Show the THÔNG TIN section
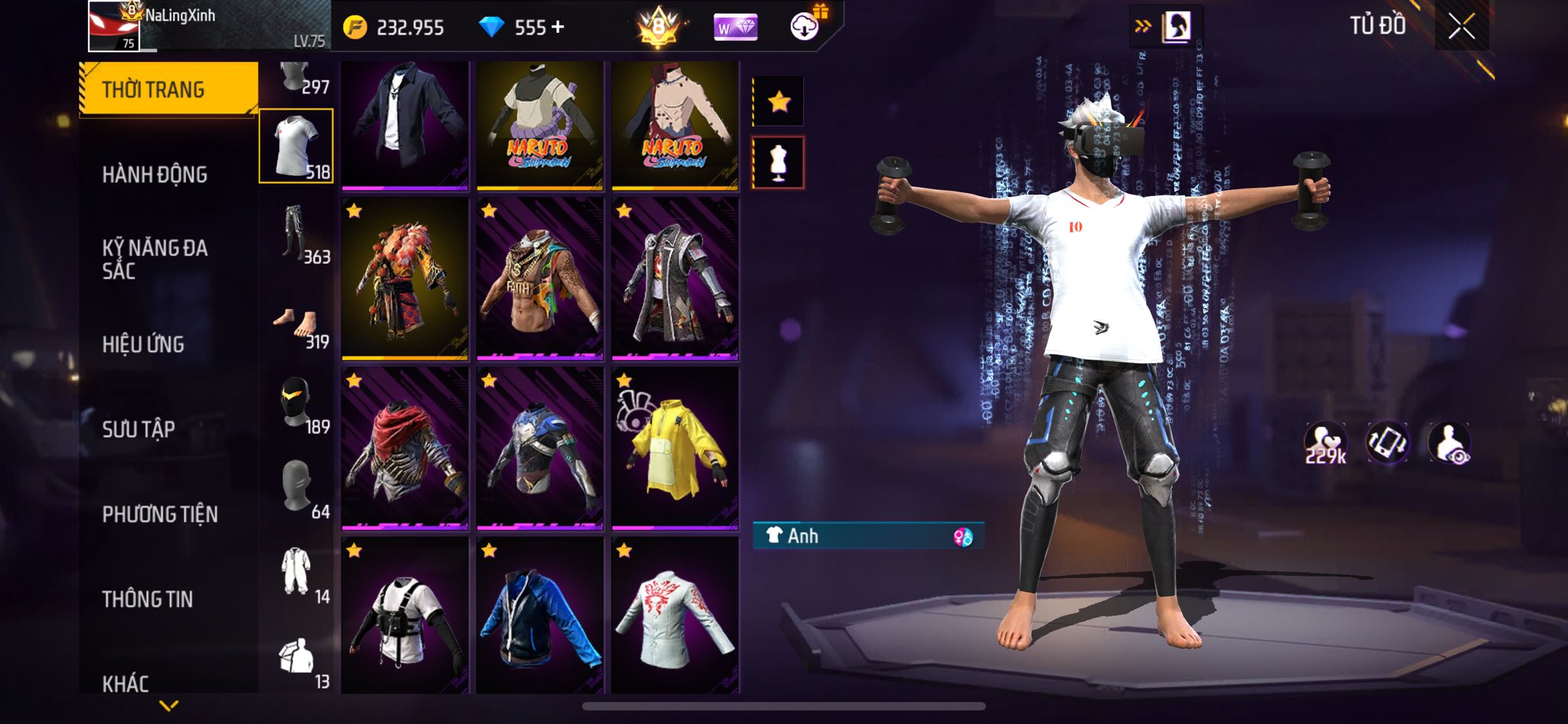The height and width of the screenshot is (724, 1568). [x=148, y=599]
